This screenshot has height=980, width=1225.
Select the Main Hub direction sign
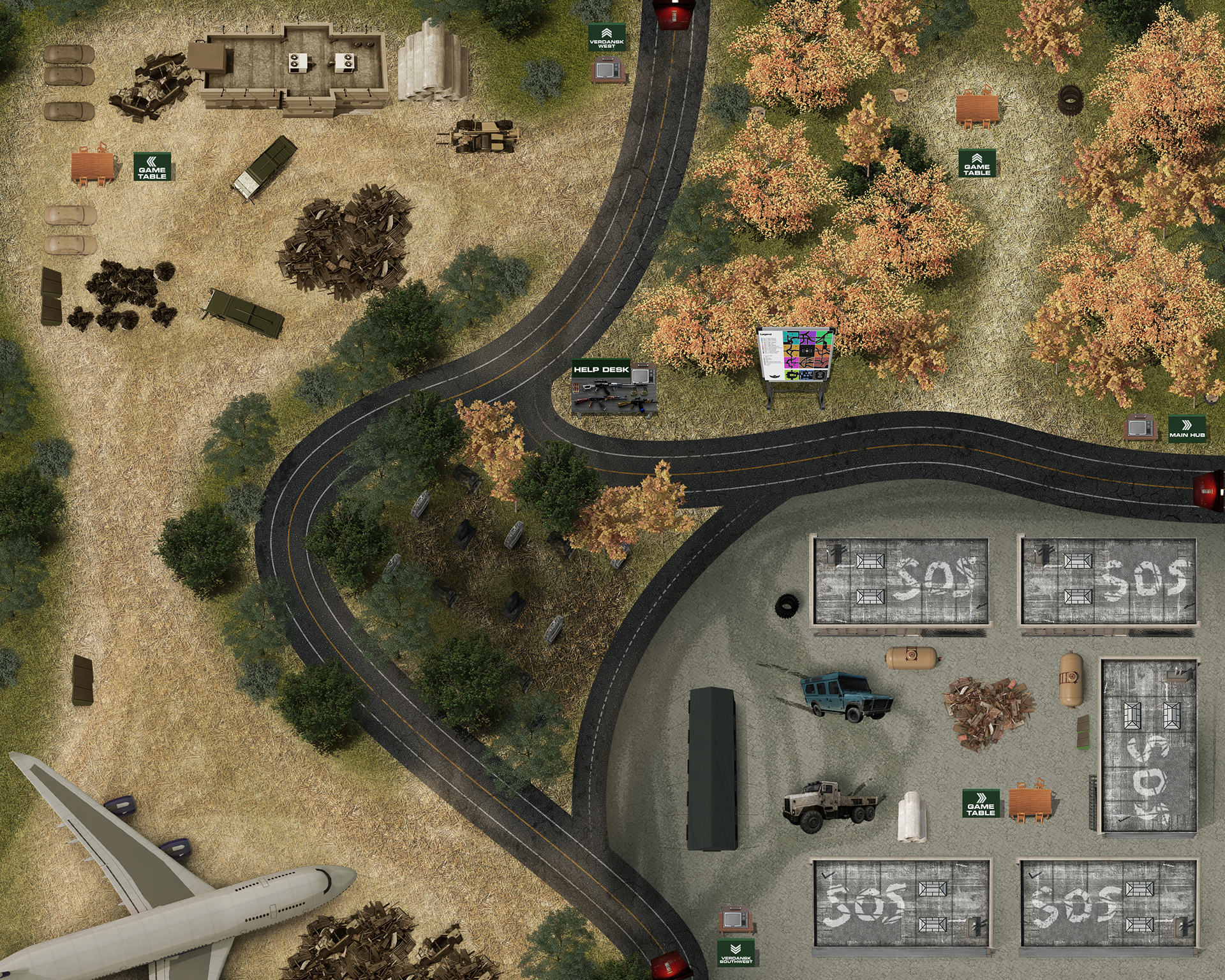(x=1187, y=427)
